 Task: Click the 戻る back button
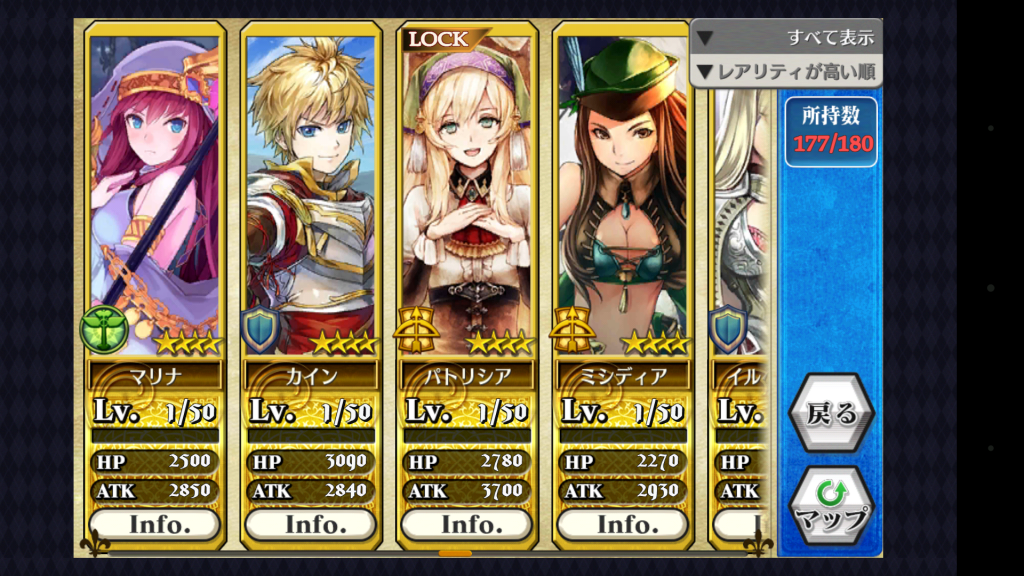830,414
